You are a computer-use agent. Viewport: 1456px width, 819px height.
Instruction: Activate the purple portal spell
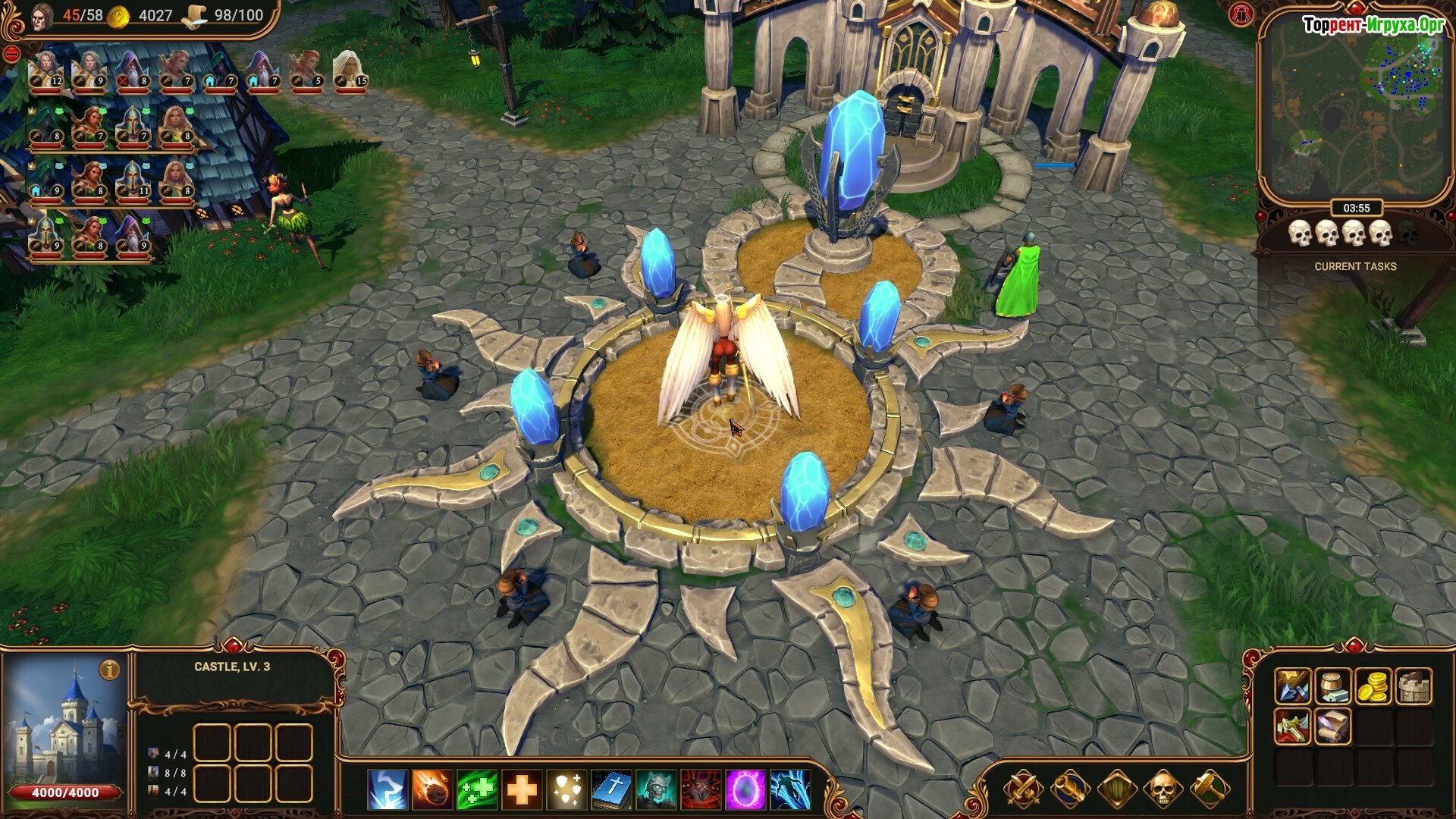[x=745, y=789]
